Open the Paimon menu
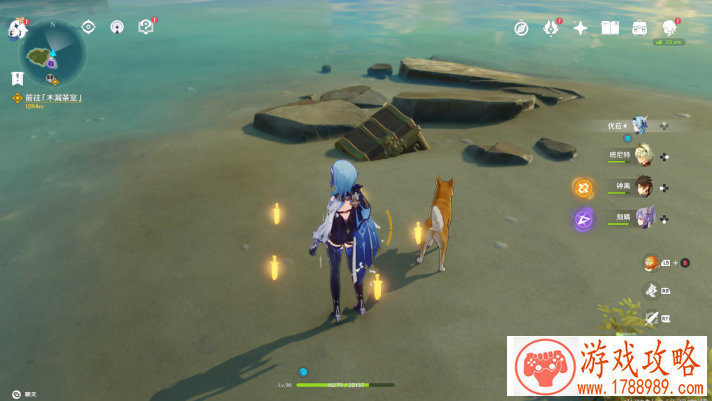 click(18, 29)
